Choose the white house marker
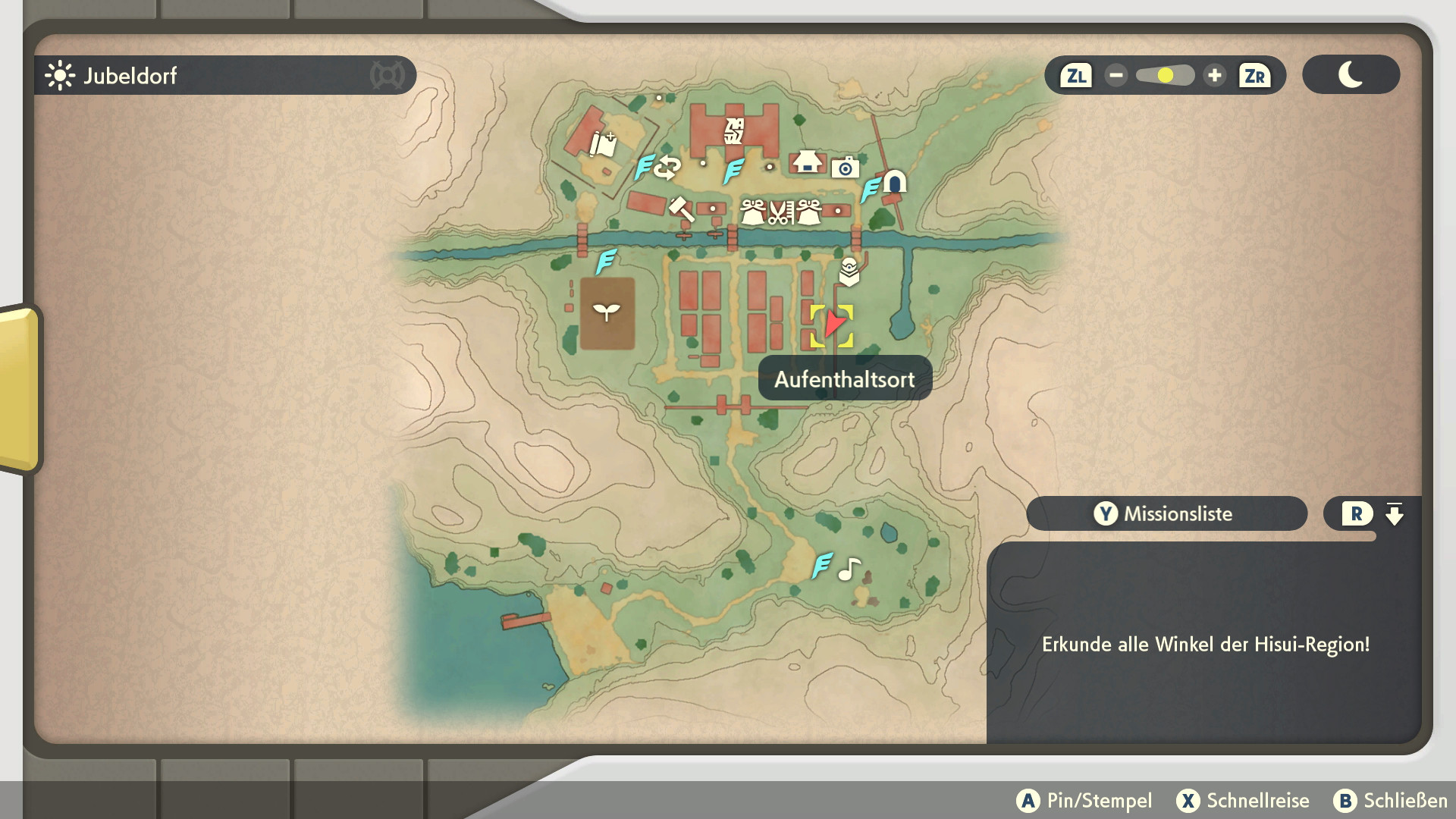 click(807, 162)
